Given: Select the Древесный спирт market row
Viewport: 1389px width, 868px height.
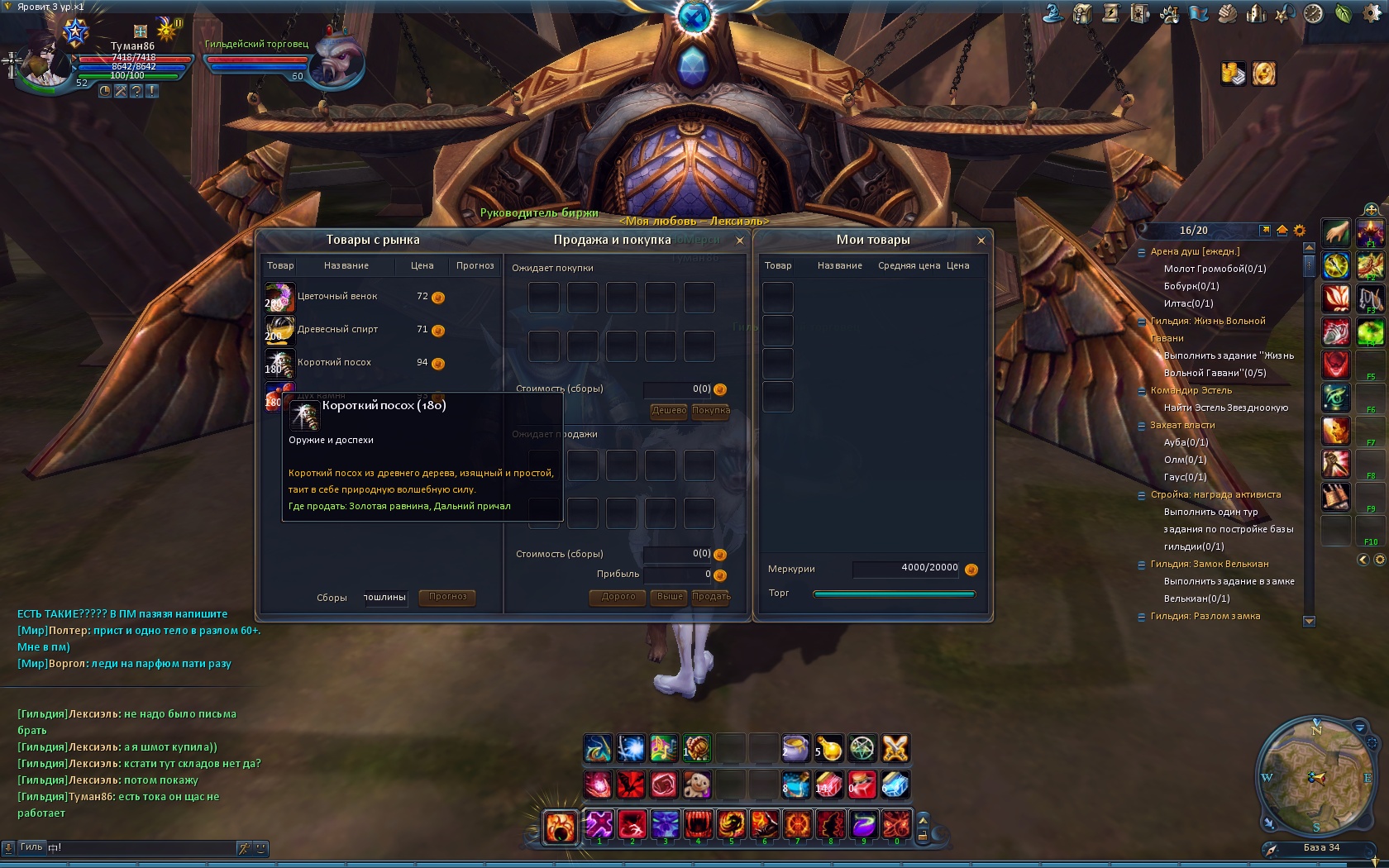Looking at the screenshot, I should 337,330.
